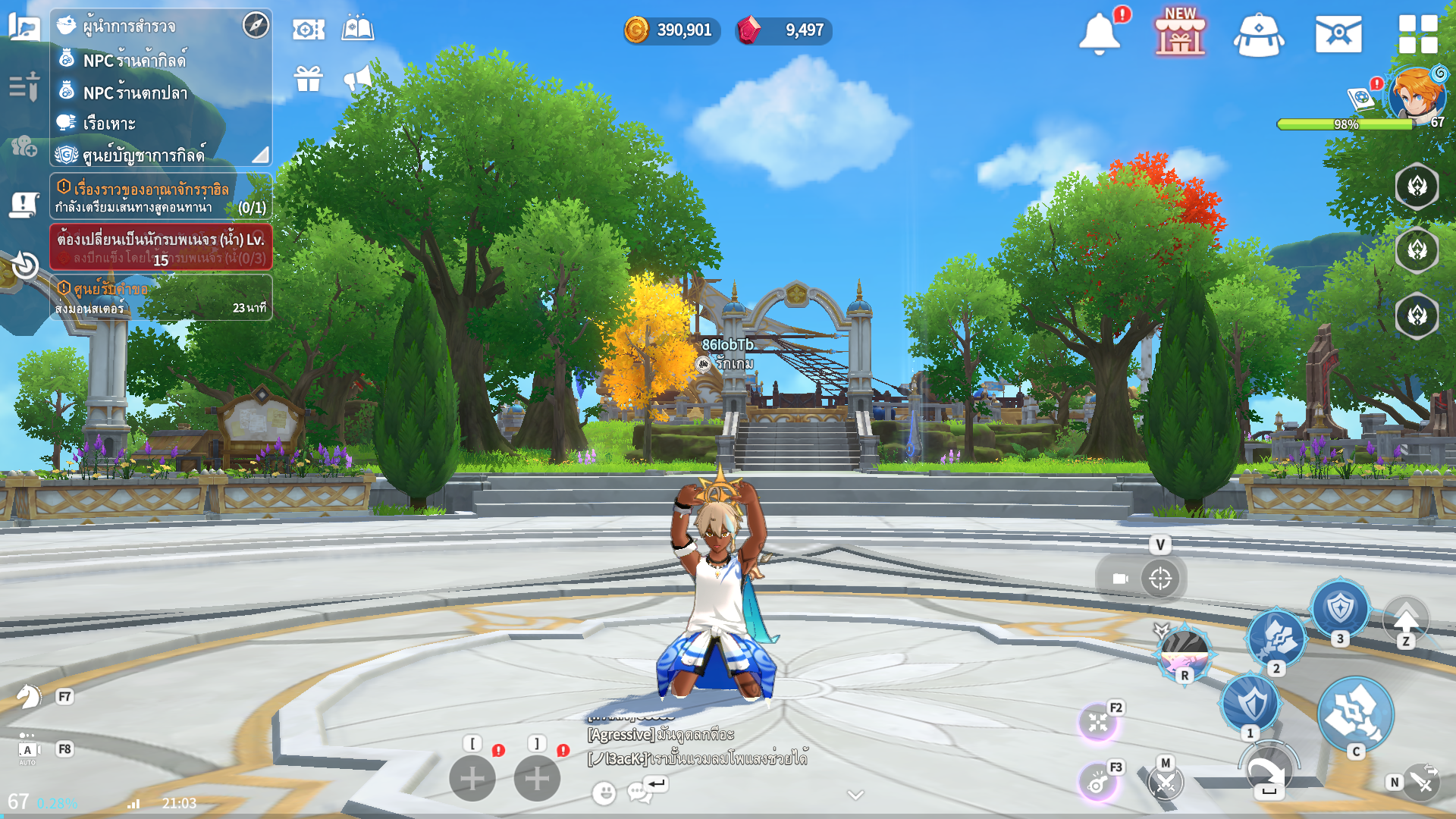This screenshot has width=1456, height=819.
Task: Use the main attack skill labeled C
Action: tap(1354, 714)
